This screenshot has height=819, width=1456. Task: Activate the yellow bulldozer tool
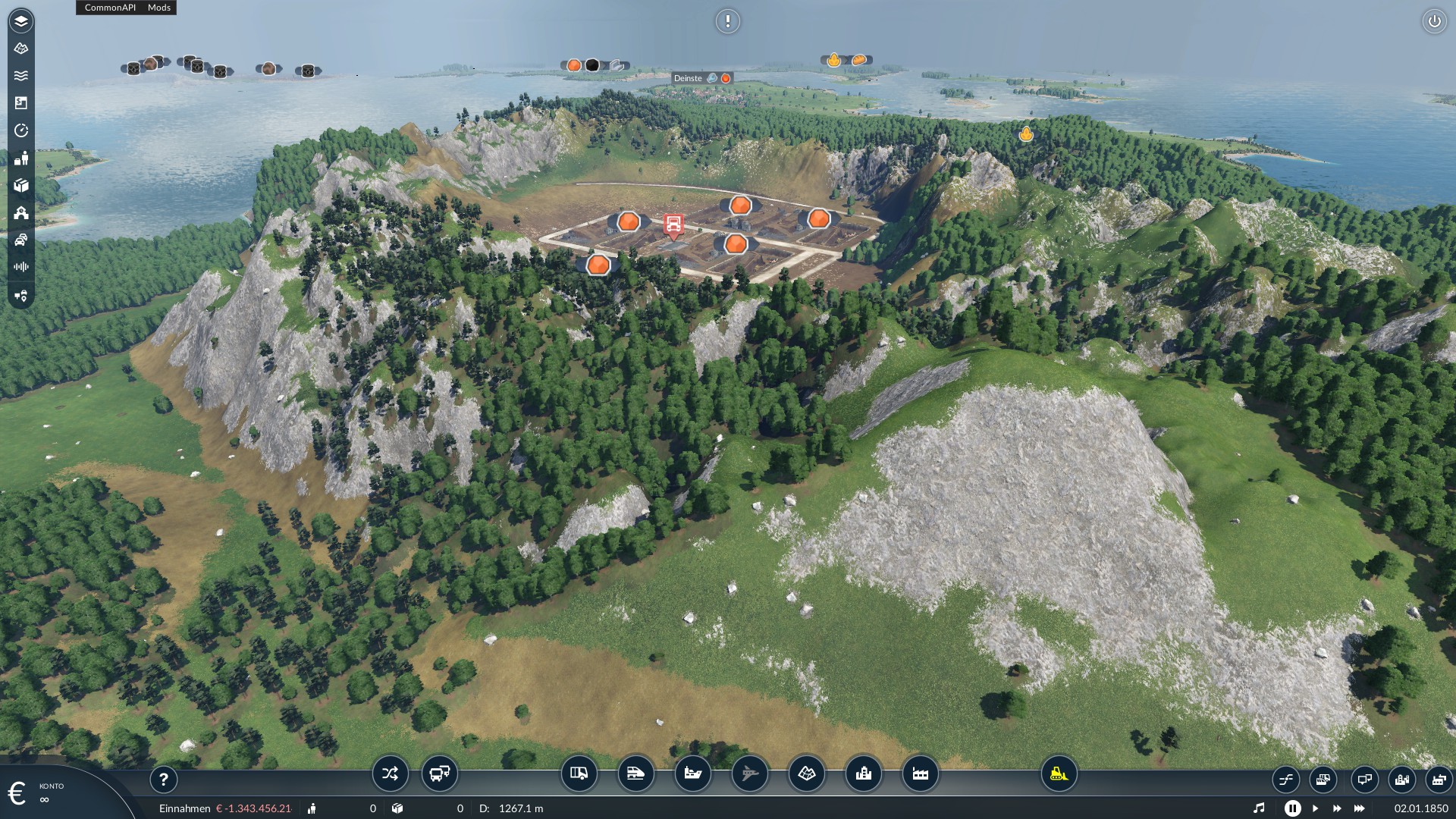pos(1059,774)
